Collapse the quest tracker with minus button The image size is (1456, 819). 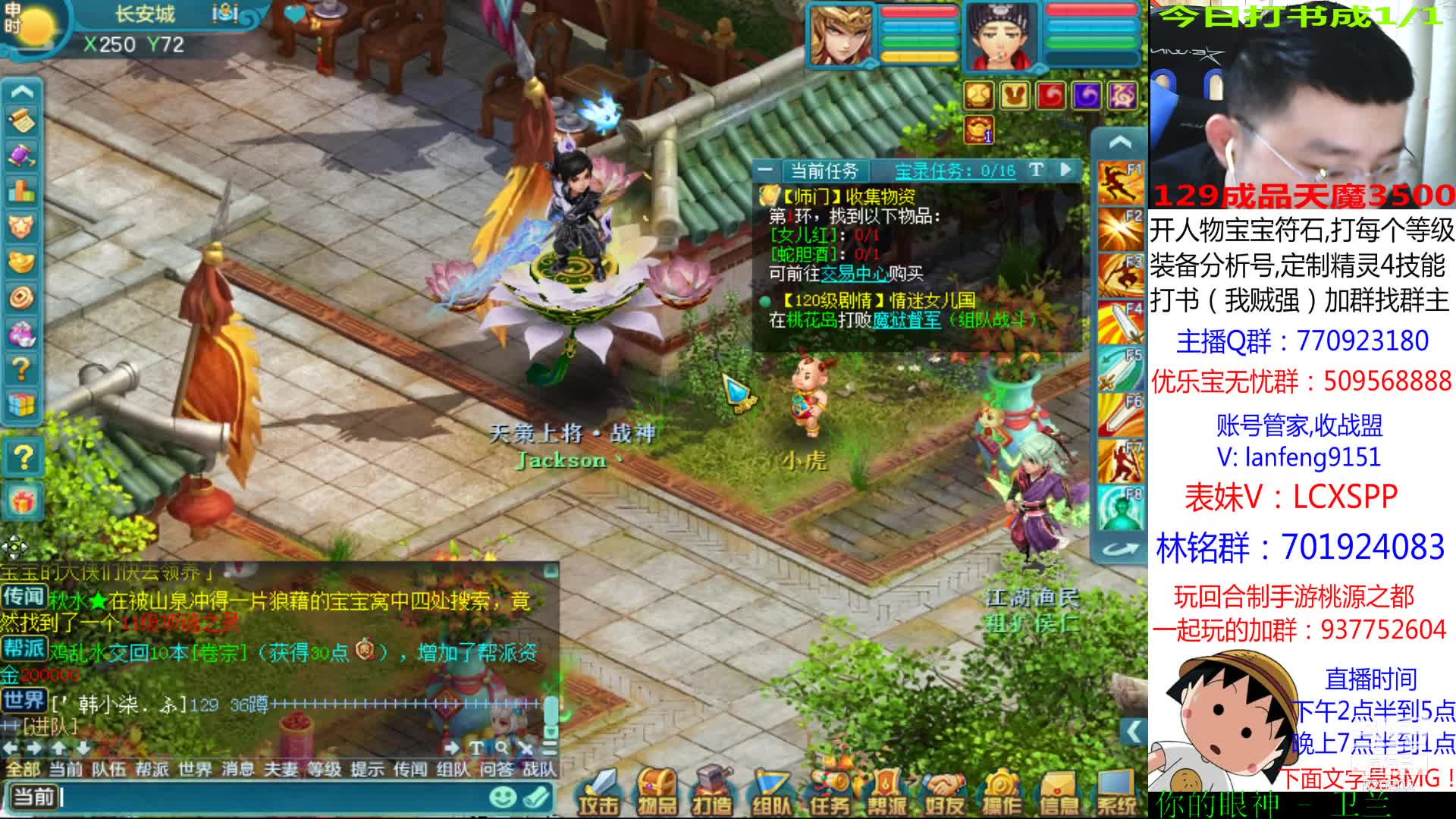765,170
